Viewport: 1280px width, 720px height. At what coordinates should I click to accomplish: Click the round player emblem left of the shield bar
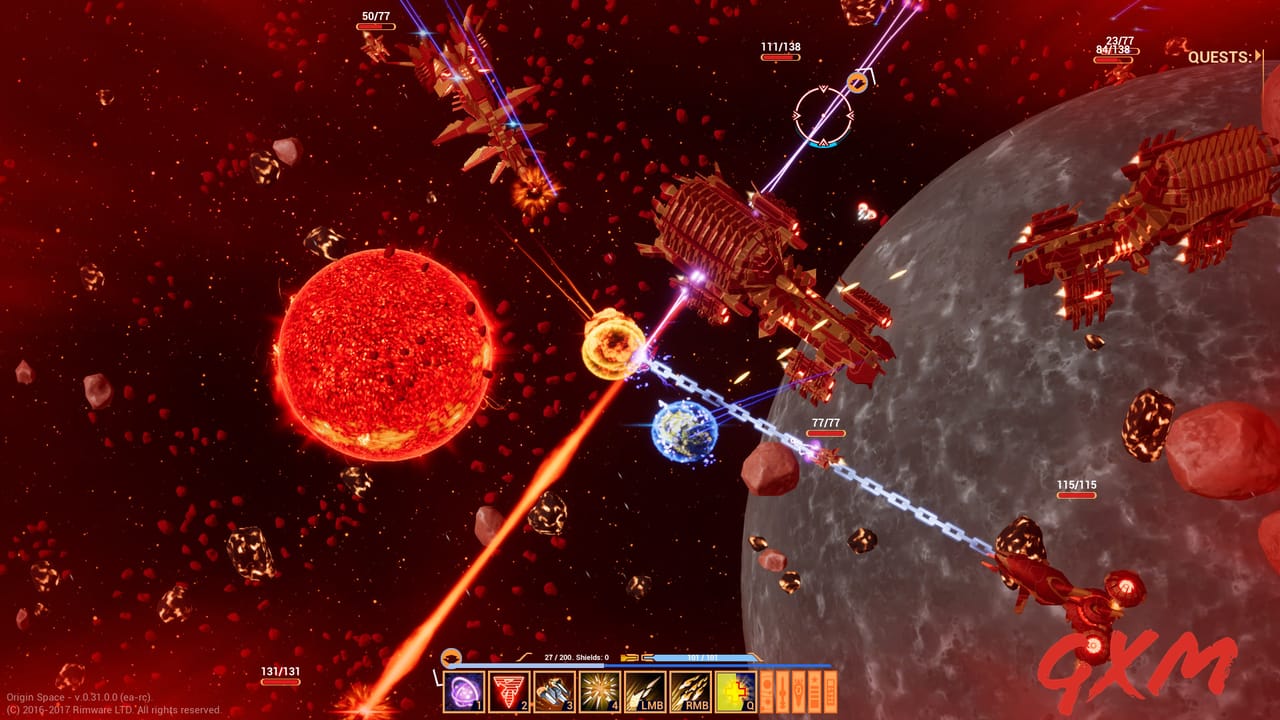coord(451,658)
